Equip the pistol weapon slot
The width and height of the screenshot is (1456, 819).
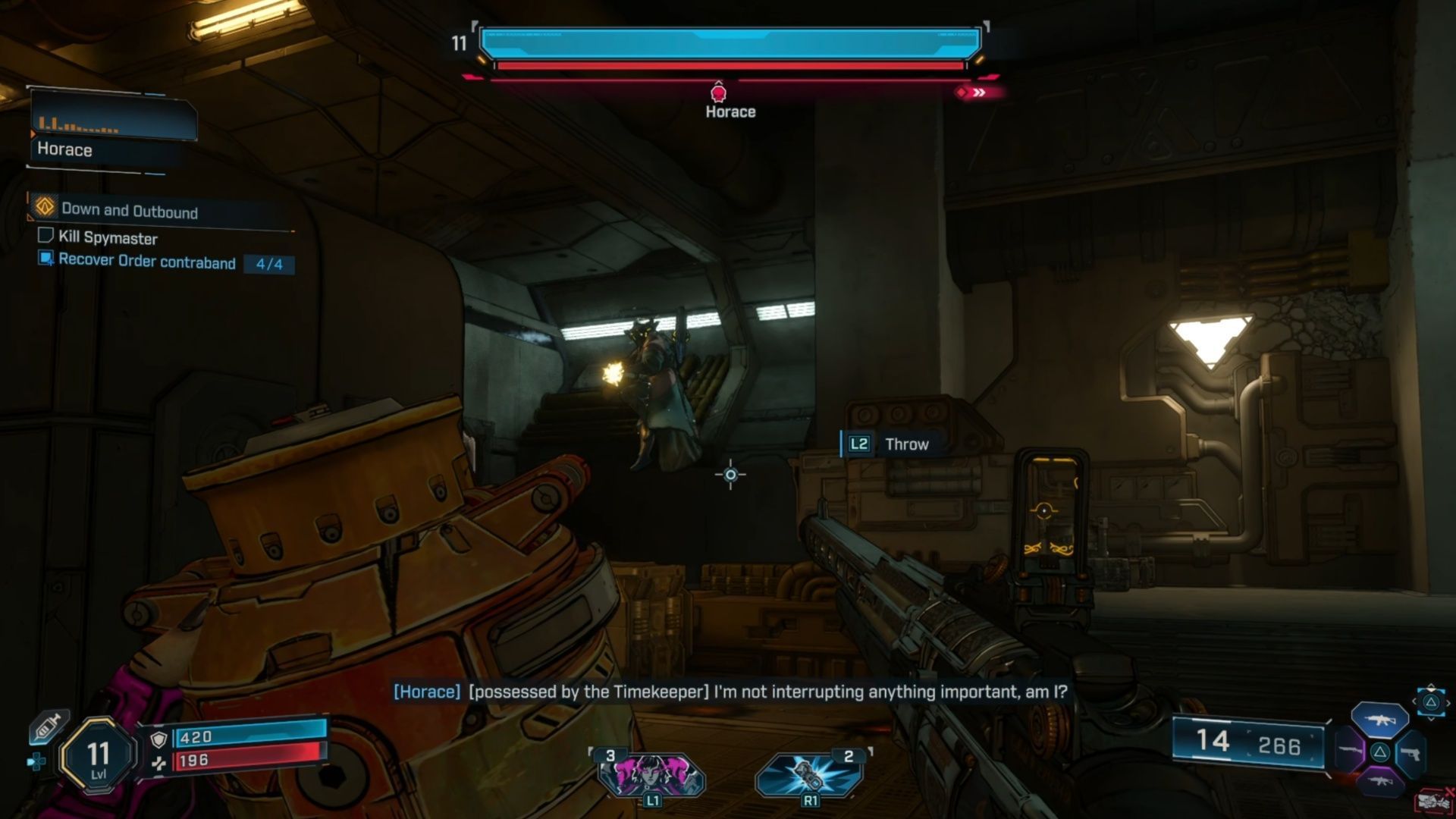[1410, 753]
